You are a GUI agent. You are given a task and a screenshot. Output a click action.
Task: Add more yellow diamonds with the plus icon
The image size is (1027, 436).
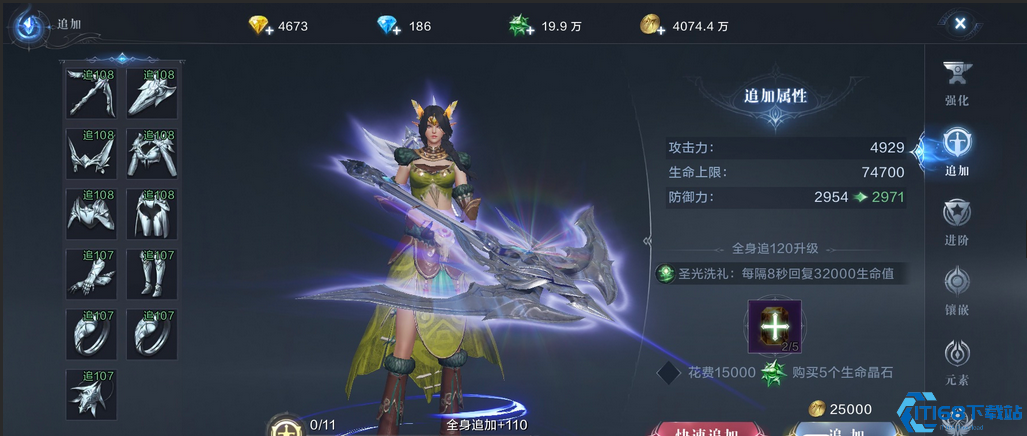click(262, 26)
